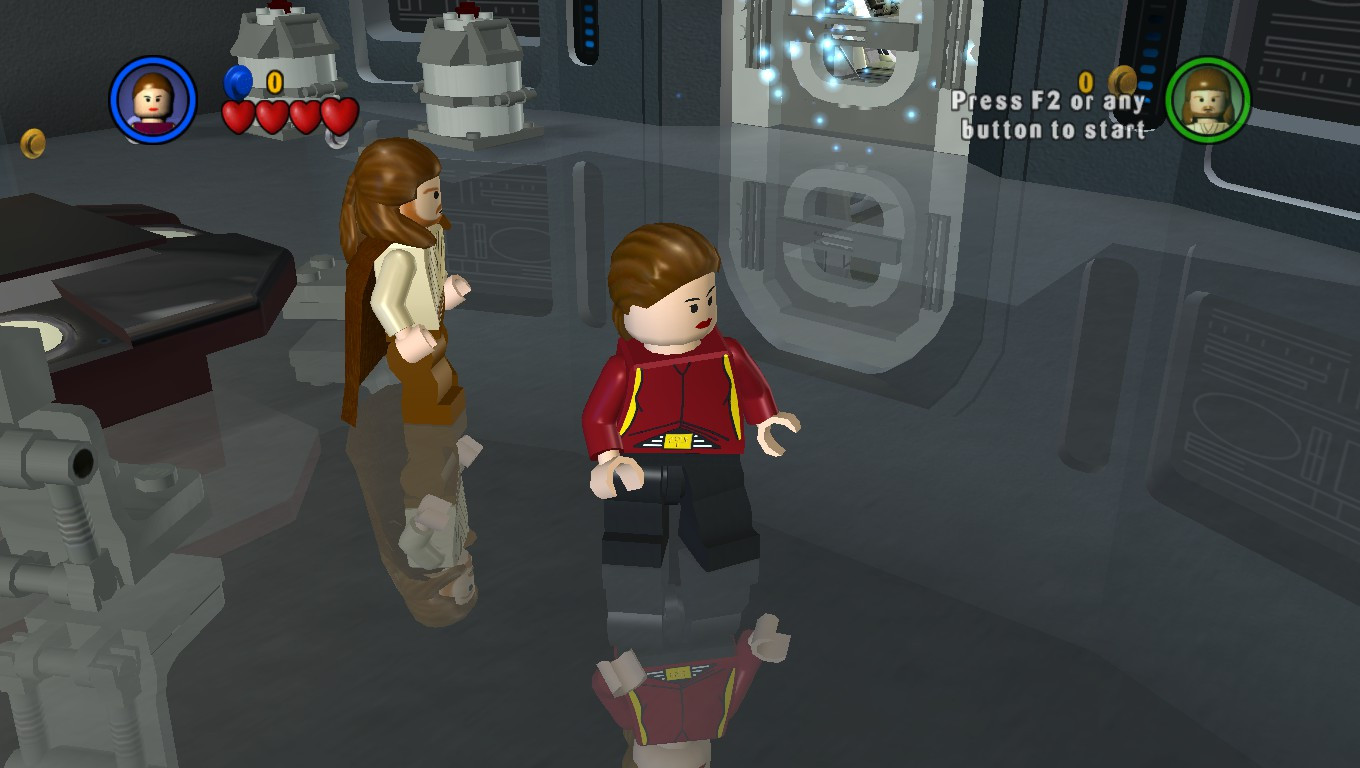The width and height of the screenshot is (1360, 768).
Task: Click the coin icon on the left edge
Action: pos(31,143)
